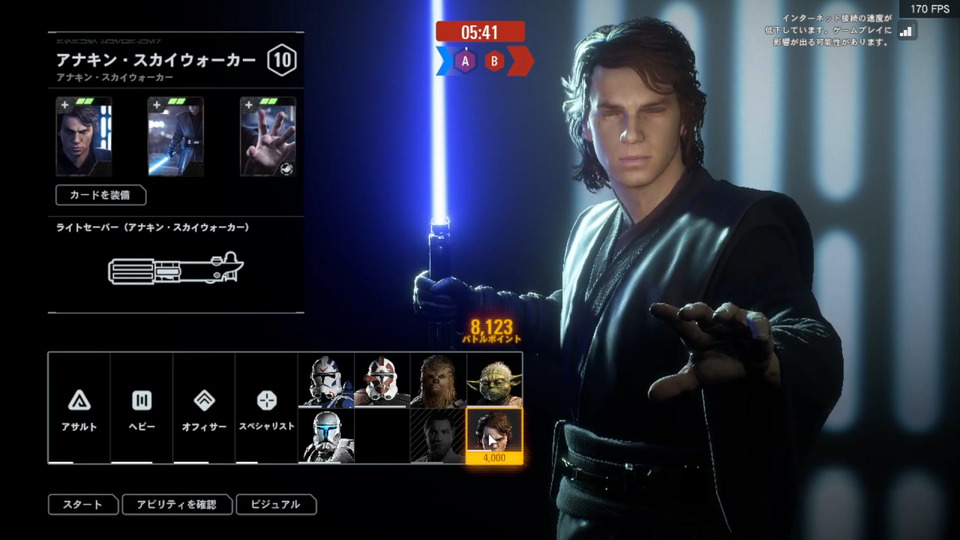Select the Yoda hero portrait
Image resolution: width=960 pixels, height=540 pixels.
point(494,380)
